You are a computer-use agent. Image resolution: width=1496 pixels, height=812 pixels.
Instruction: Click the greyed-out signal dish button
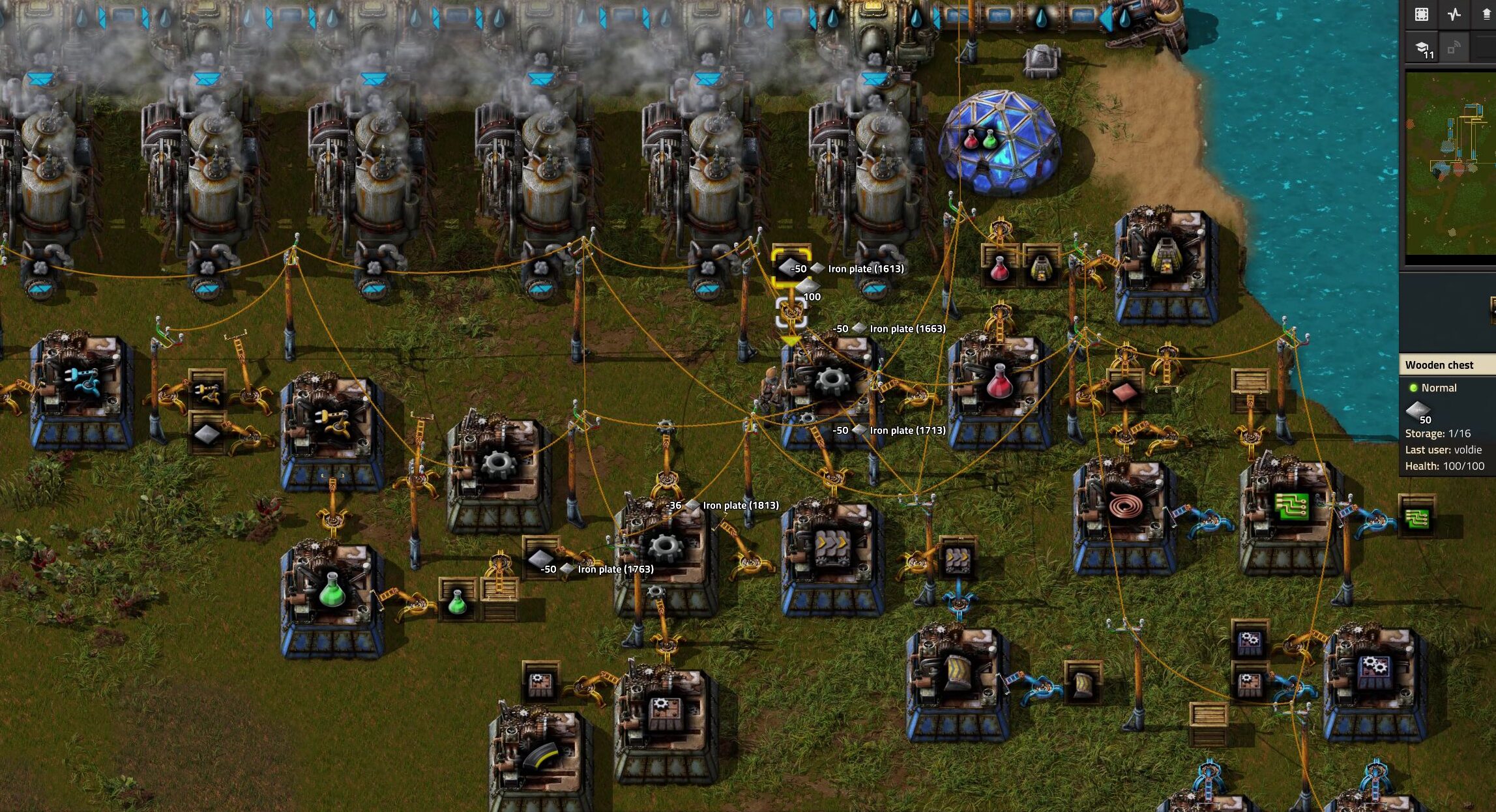tap(1454, 48)
